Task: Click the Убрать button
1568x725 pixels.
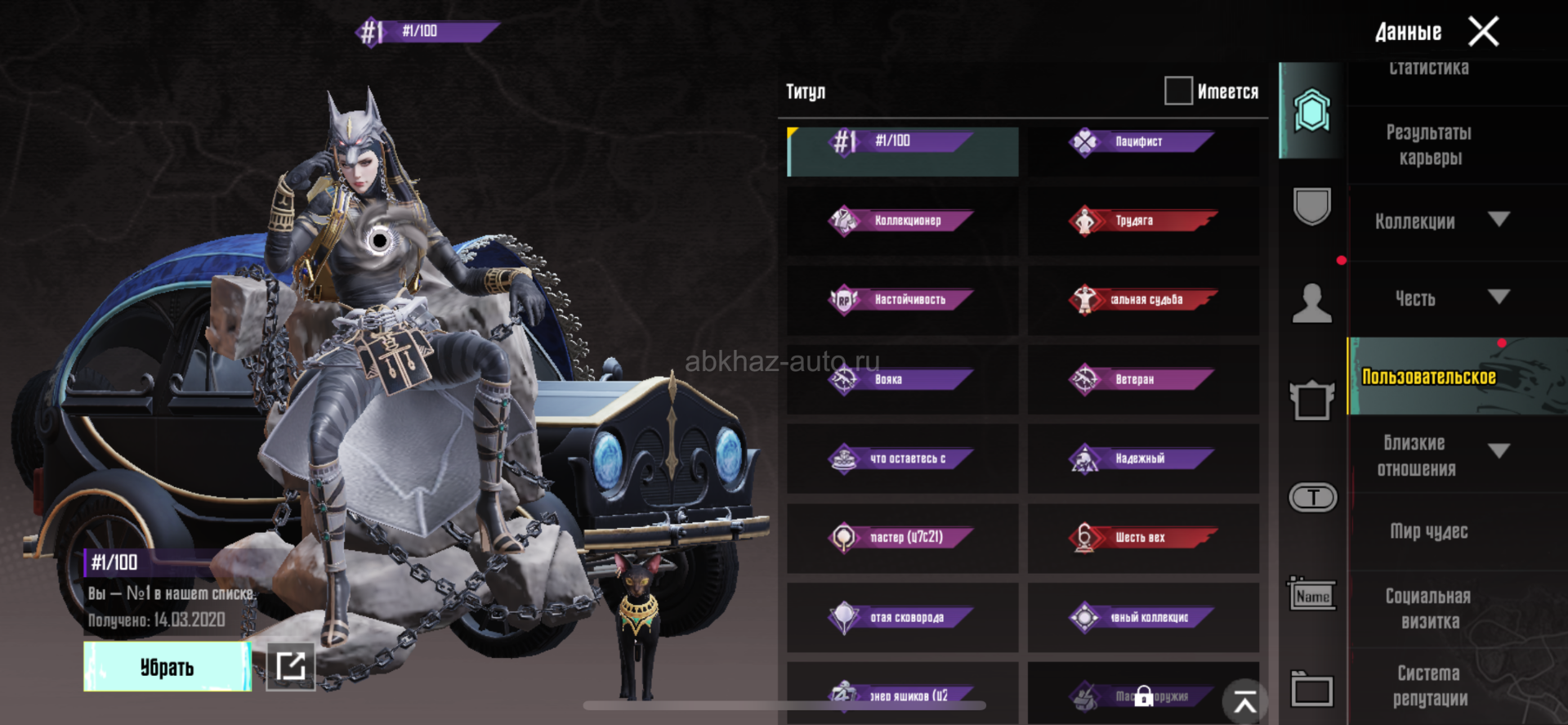Action: (168, 667)
